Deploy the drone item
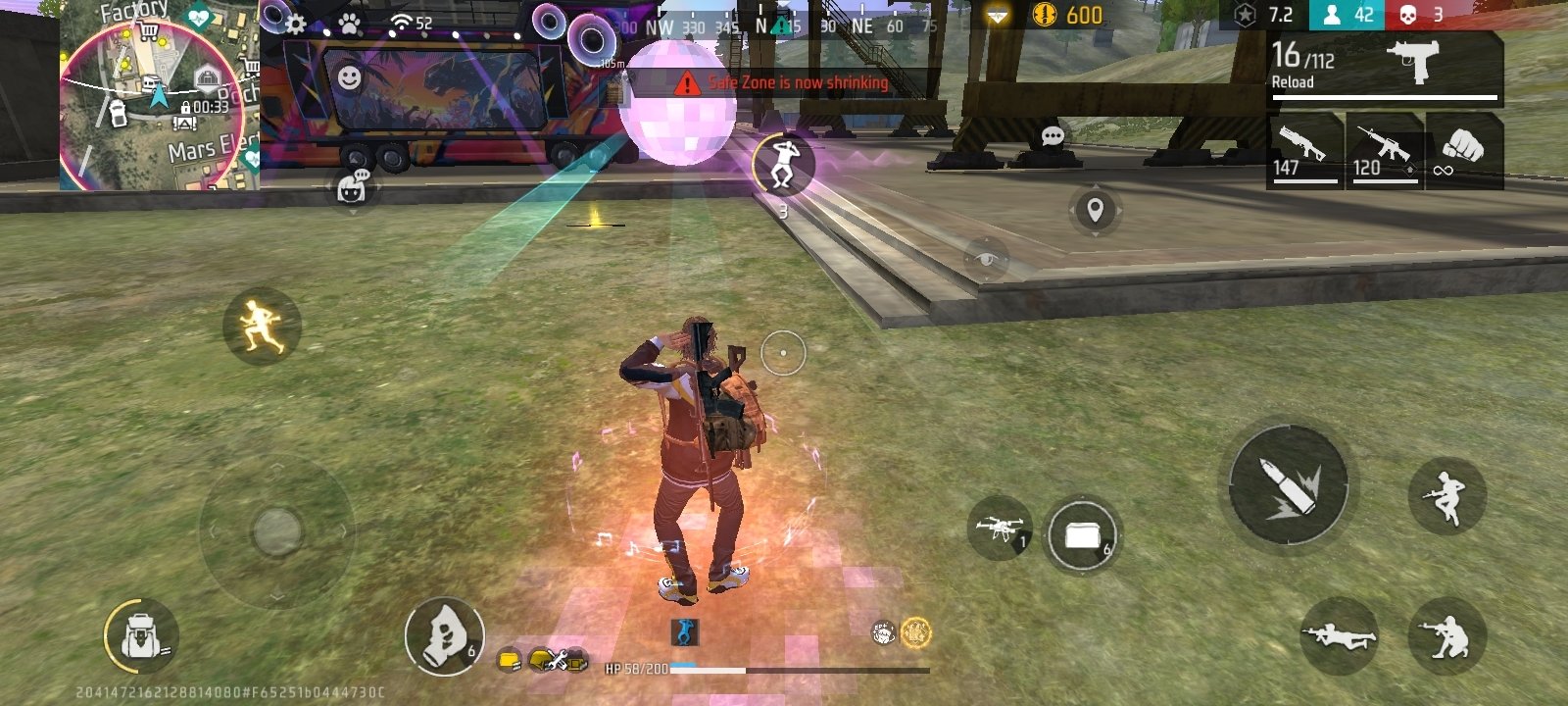 pos(999,529)
